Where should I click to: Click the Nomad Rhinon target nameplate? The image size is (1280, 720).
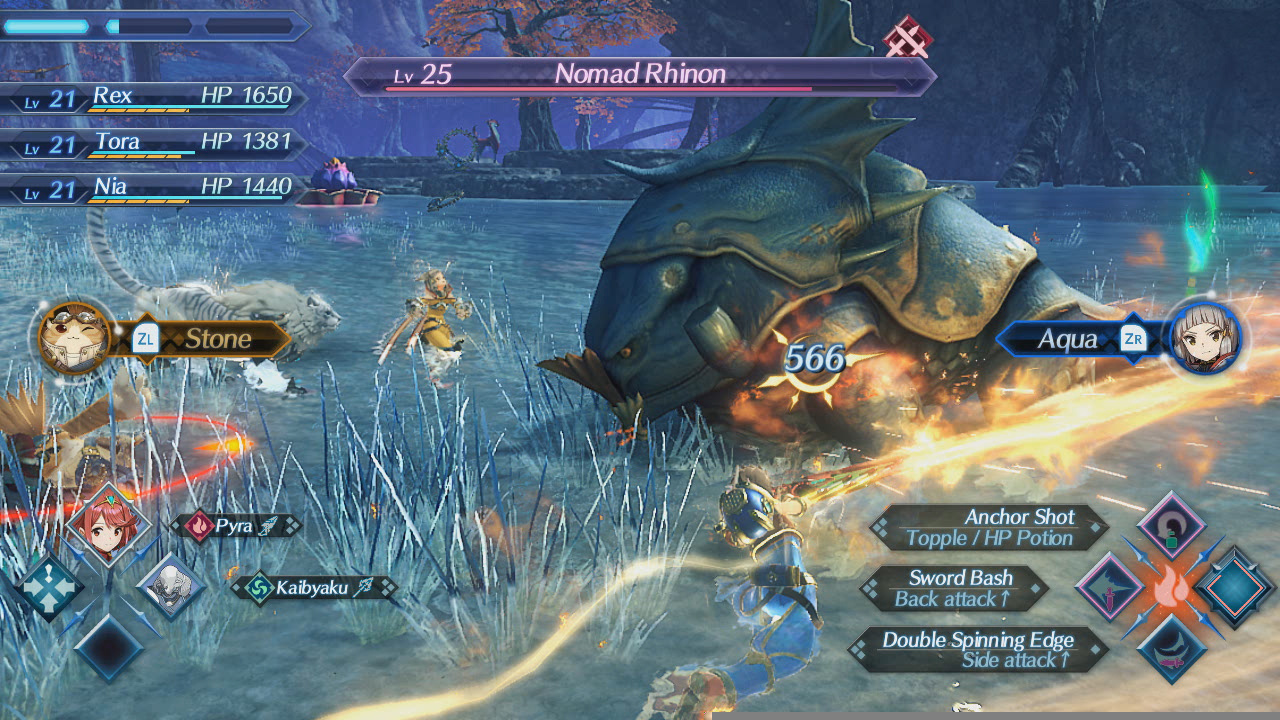[x=640, y=75]
